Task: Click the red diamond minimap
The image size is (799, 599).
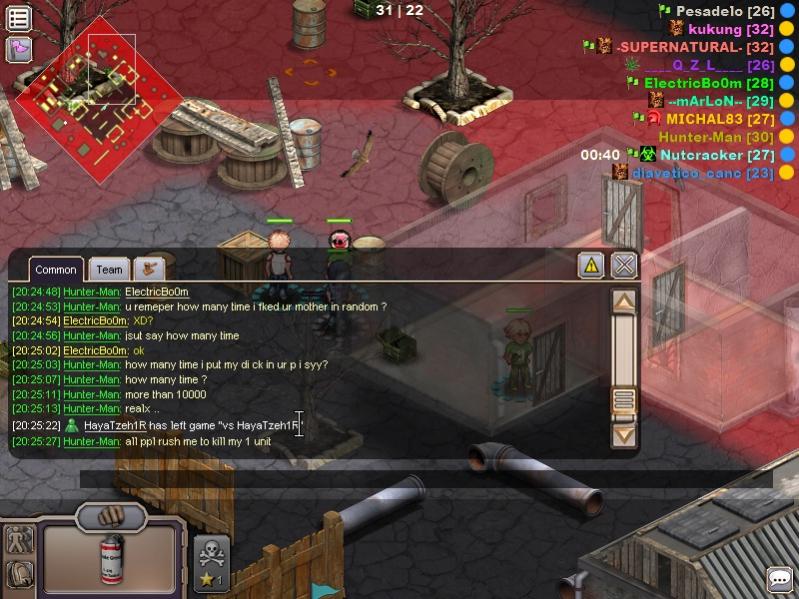Action: 99,98
